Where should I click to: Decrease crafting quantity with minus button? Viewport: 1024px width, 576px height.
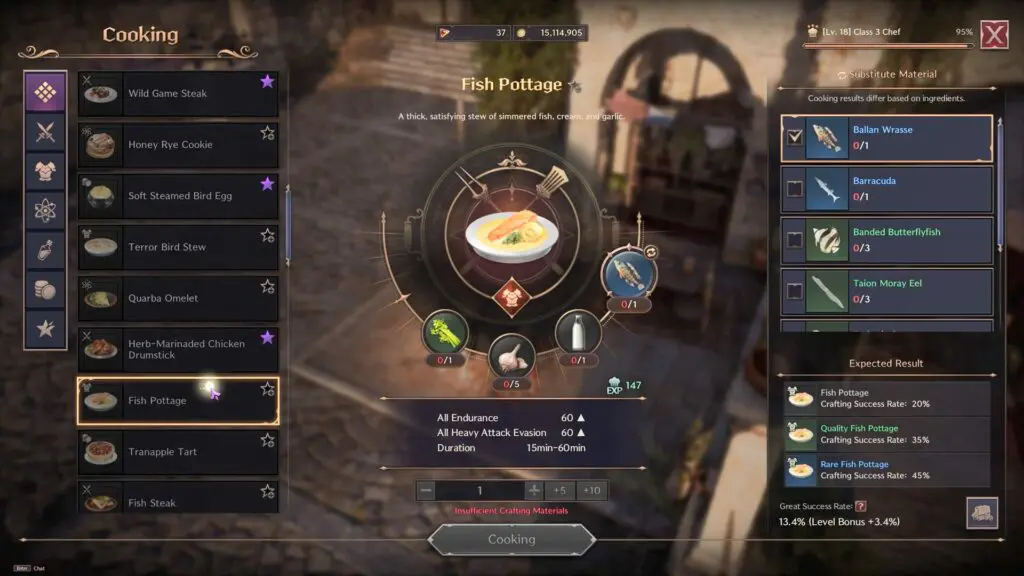pos(427,490)
